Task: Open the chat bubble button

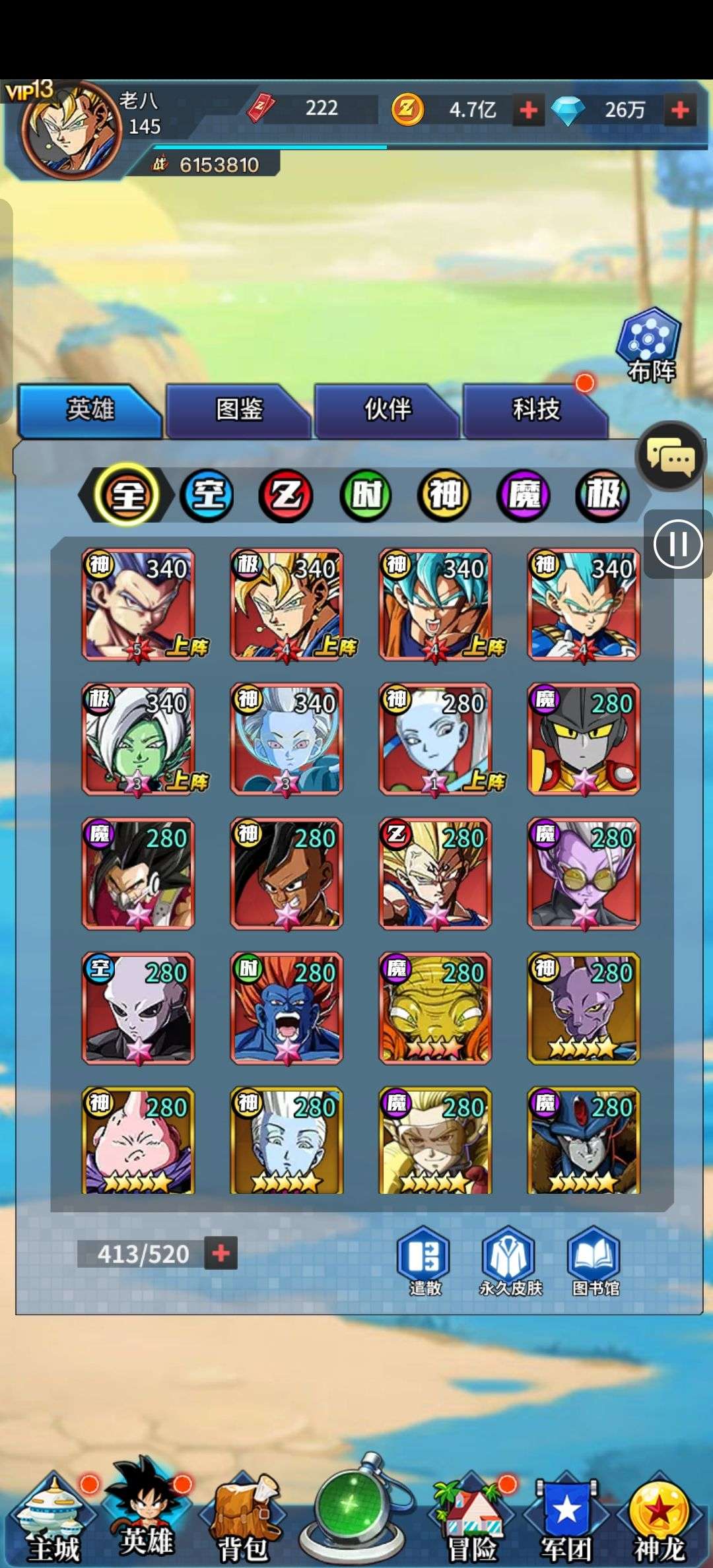Action: (670, 456)
